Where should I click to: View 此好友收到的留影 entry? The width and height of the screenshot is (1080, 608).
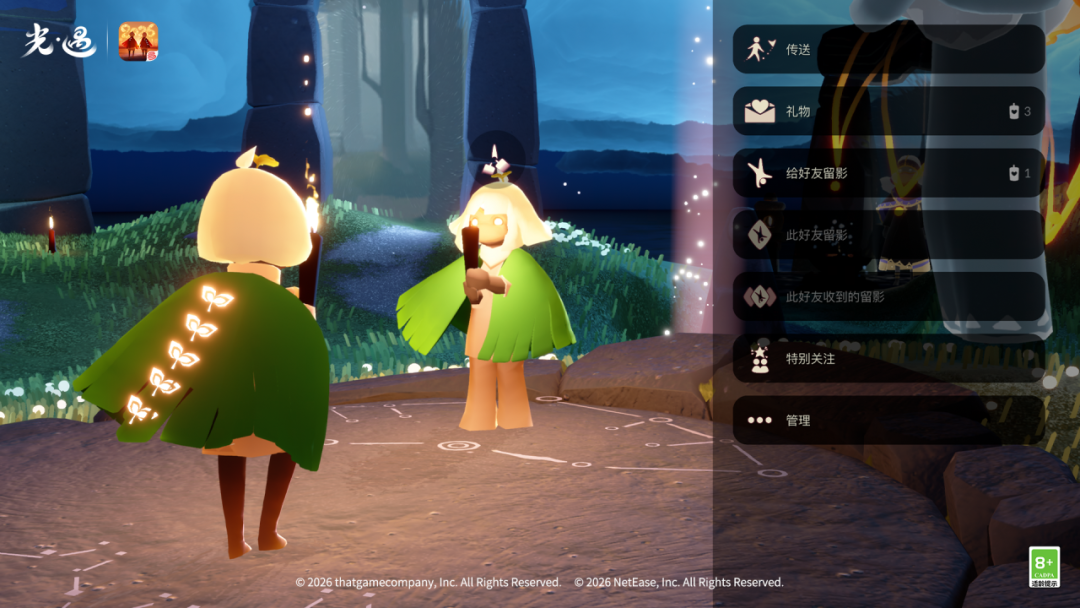click(x=888, y=297)
